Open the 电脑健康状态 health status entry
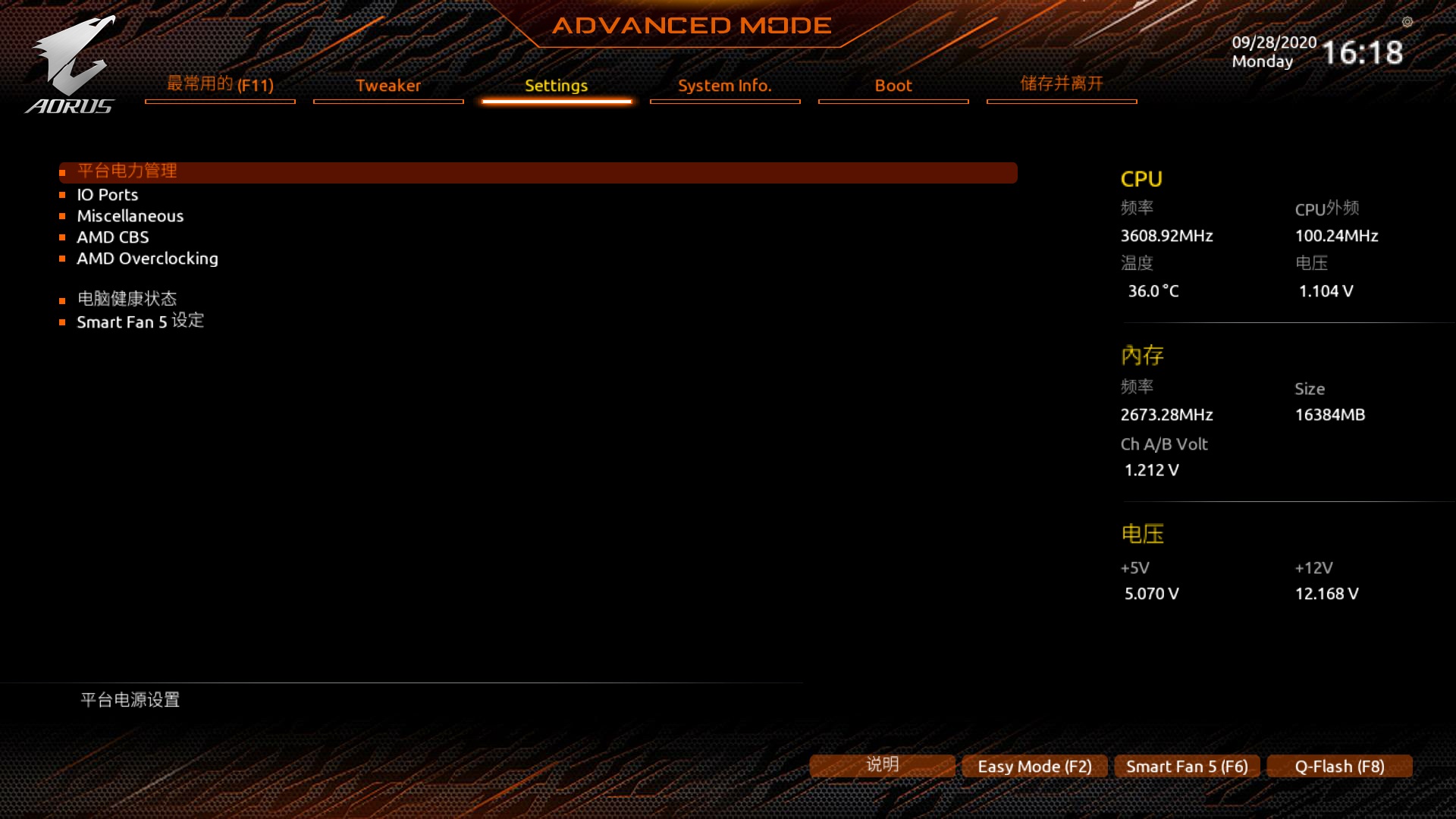 (x=127, y=298)
